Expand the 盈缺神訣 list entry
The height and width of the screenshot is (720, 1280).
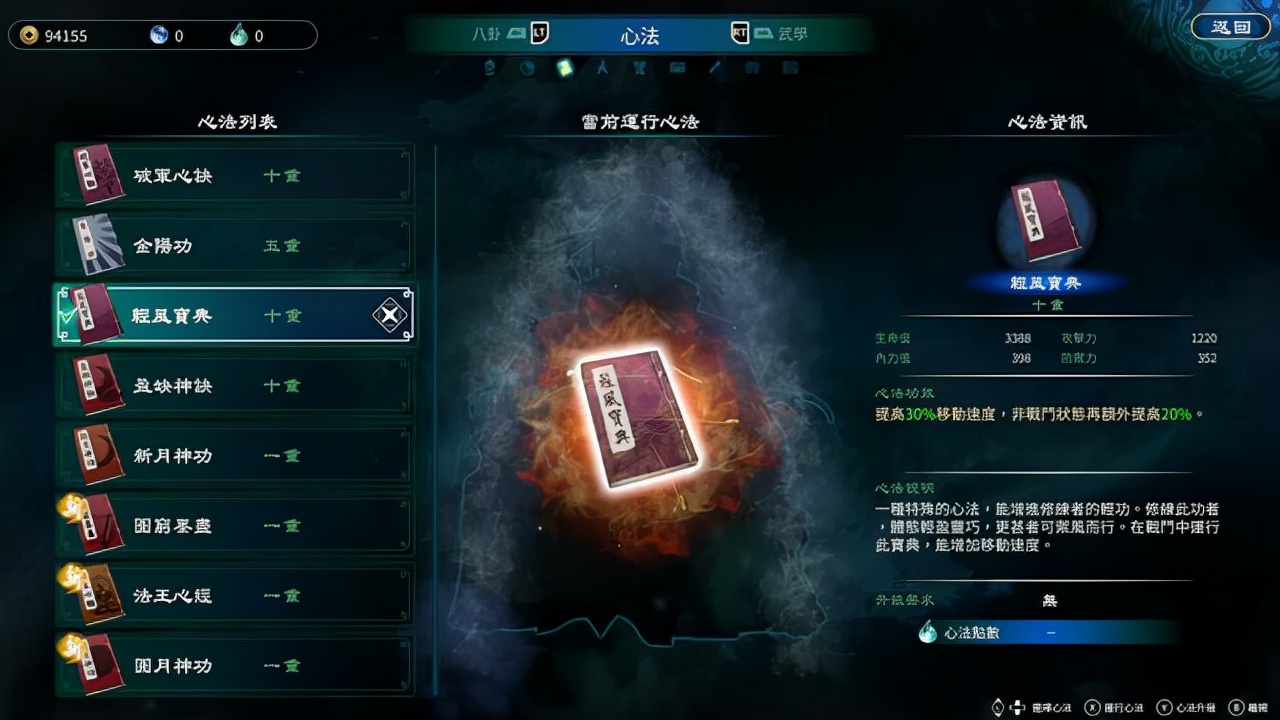pyautogui.click(x=235, y=384)
